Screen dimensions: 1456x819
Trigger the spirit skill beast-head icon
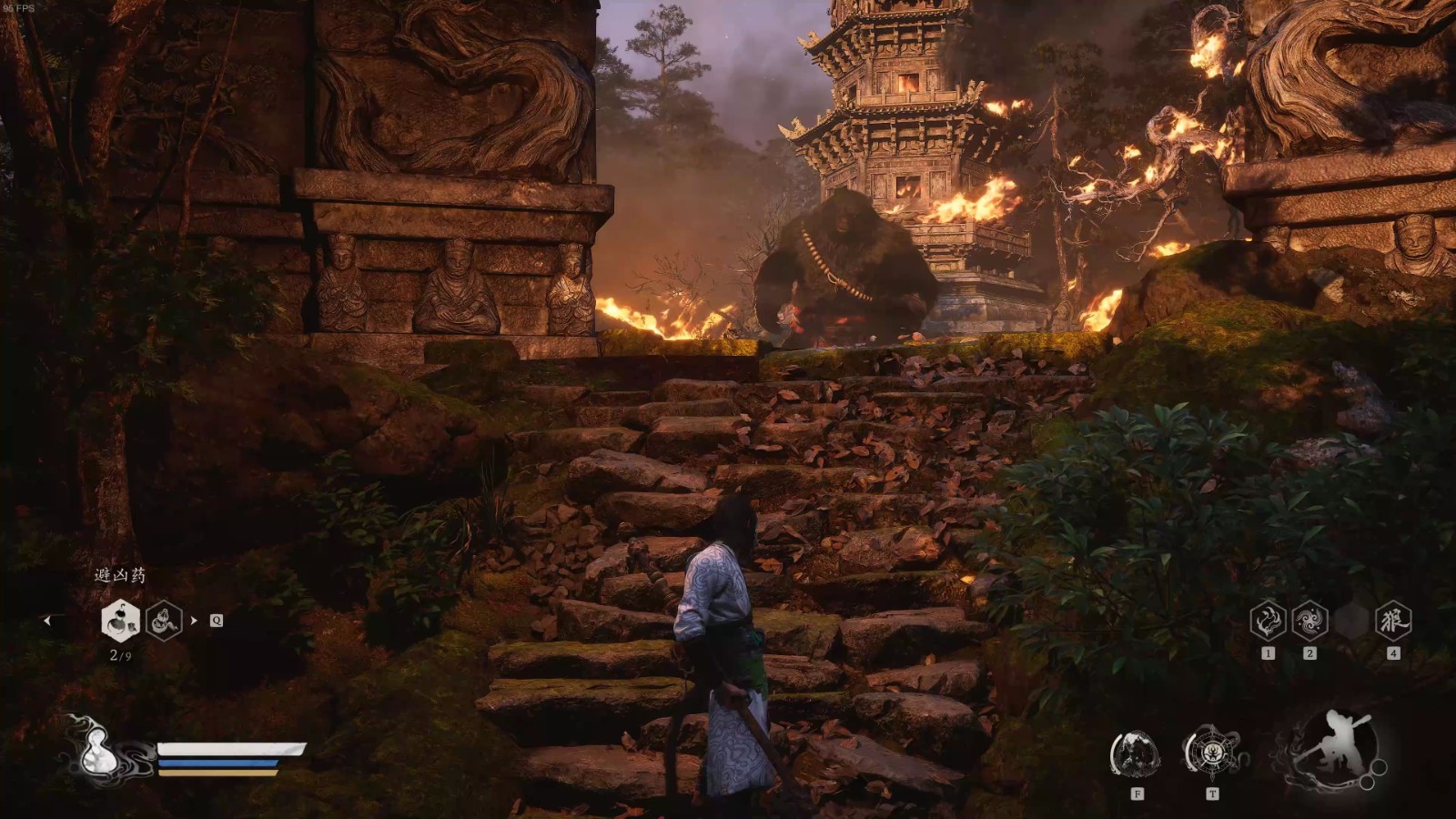point(1135,753)
